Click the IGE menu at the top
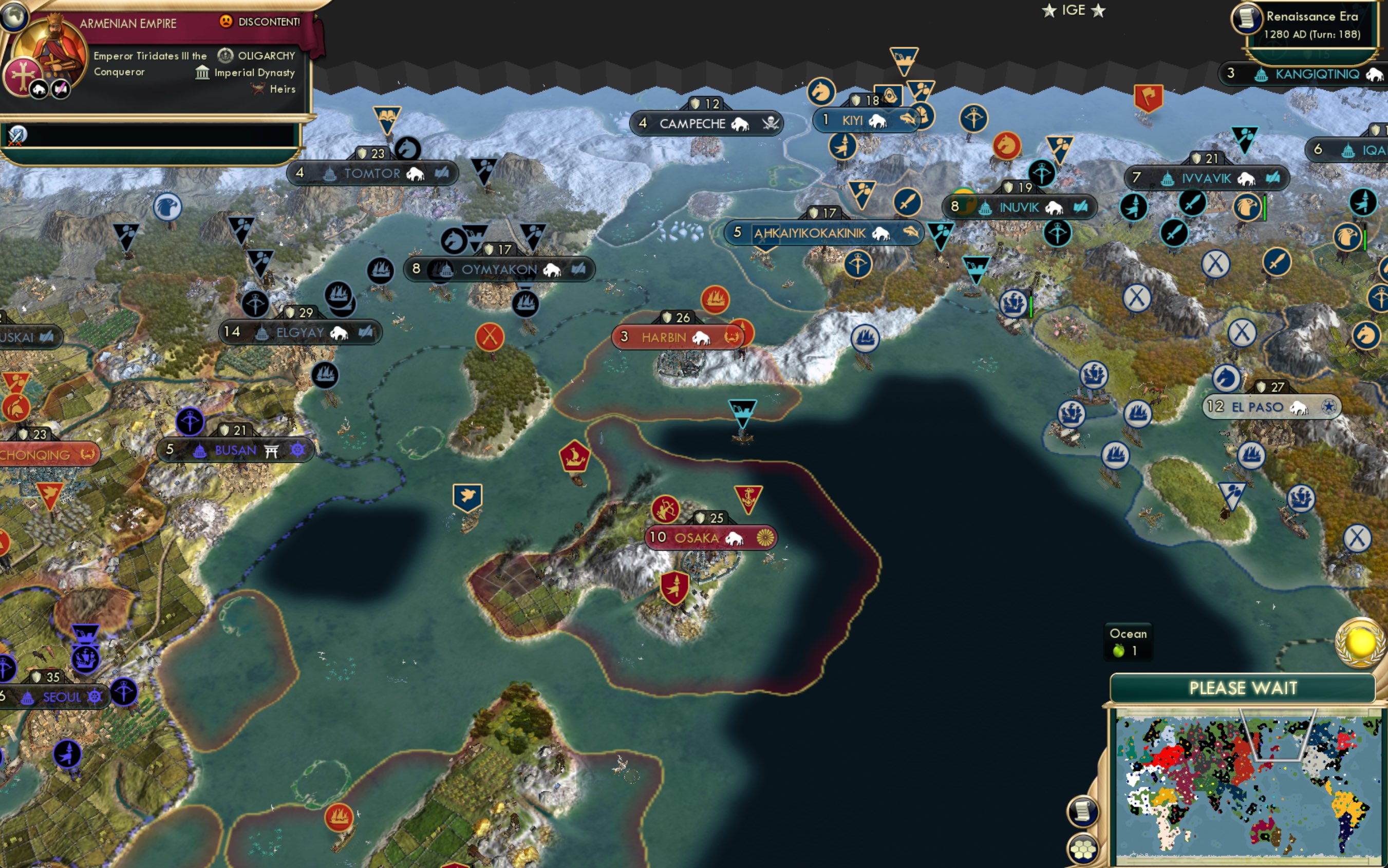1388x868 pixels. [x=1074, y=10]
